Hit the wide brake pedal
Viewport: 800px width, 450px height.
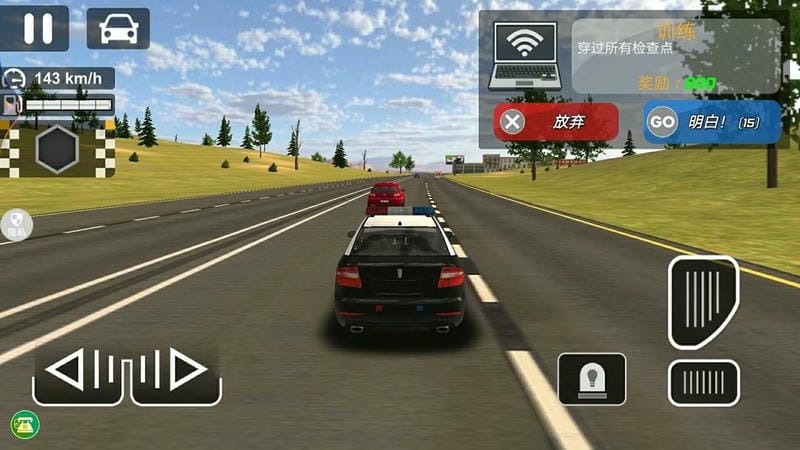[x=703, y=382]
